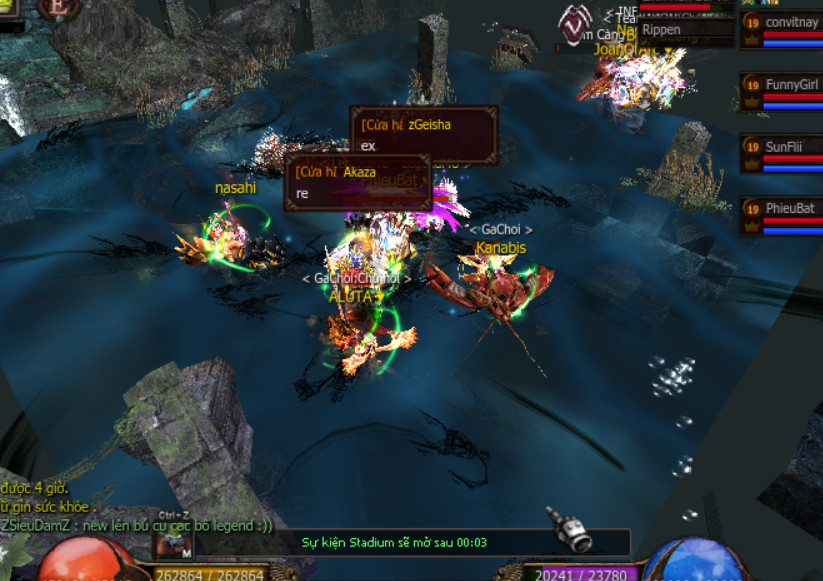Click Akaza's chat bubble
The width and height of the screenshot is (823, 581).
click(x=358, y=182)
